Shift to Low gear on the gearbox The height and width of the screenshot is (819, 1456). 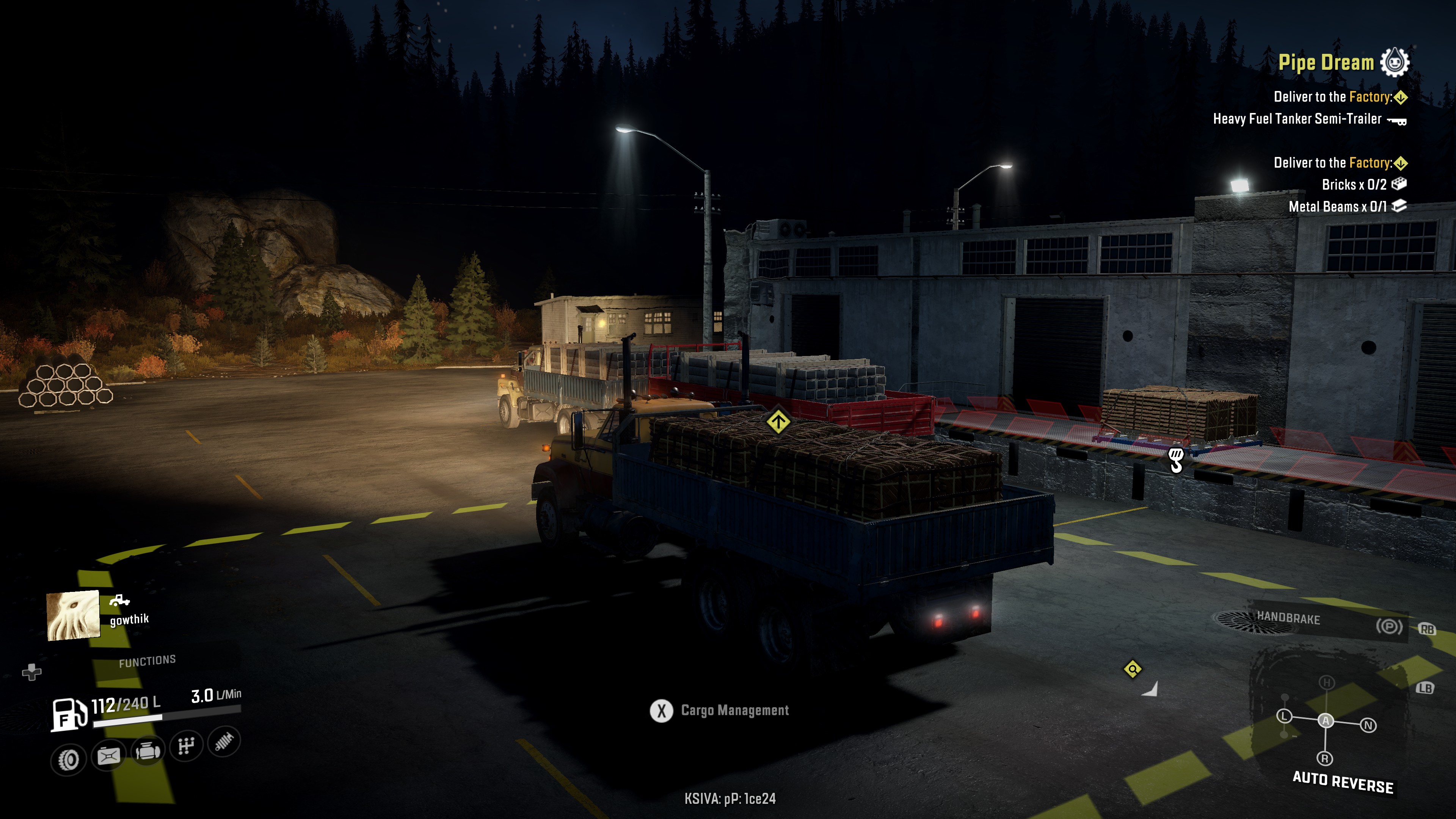[x=1284, y=716]
